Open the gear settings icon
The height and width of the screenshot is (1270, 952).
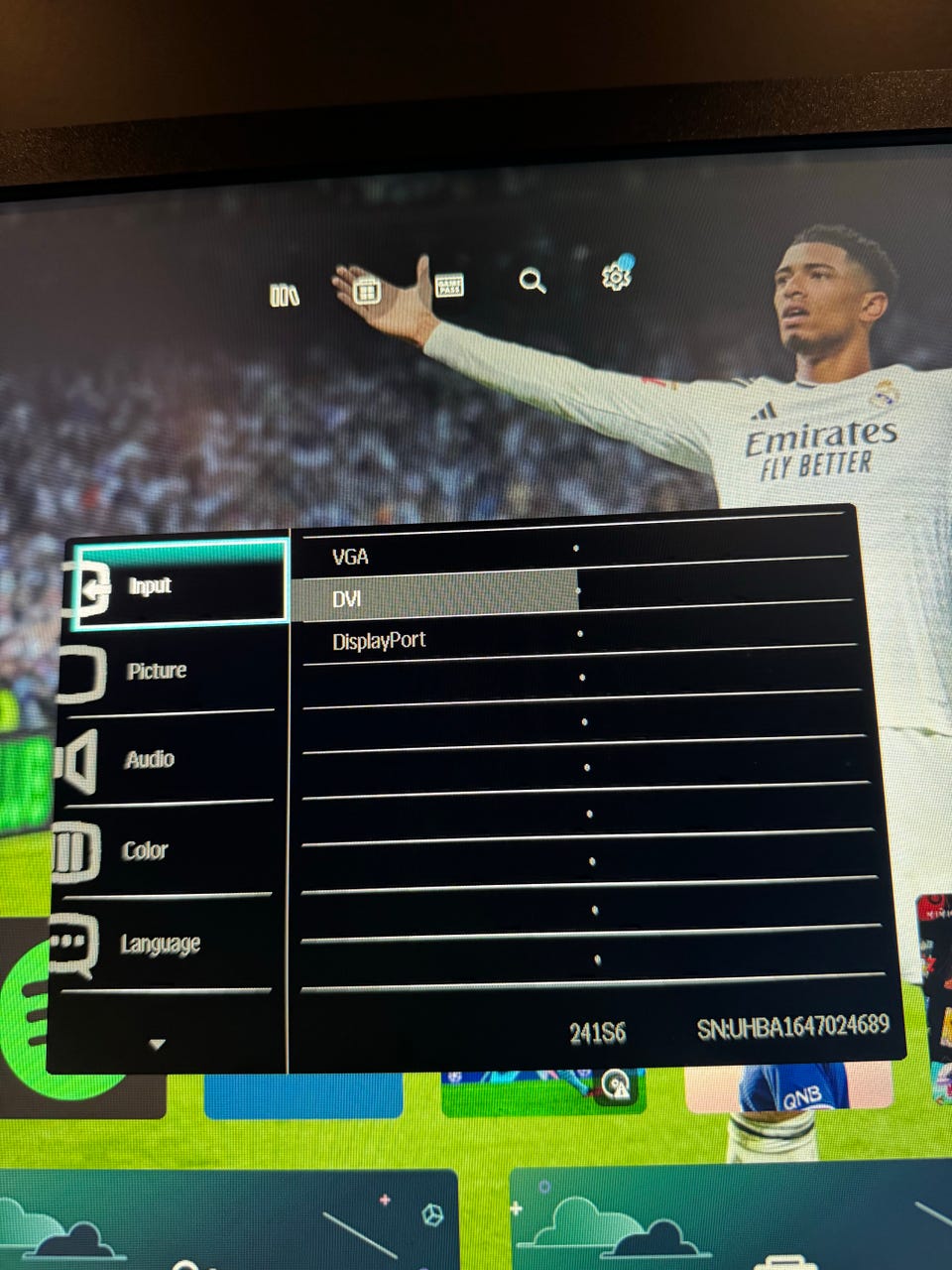(616, 276)
